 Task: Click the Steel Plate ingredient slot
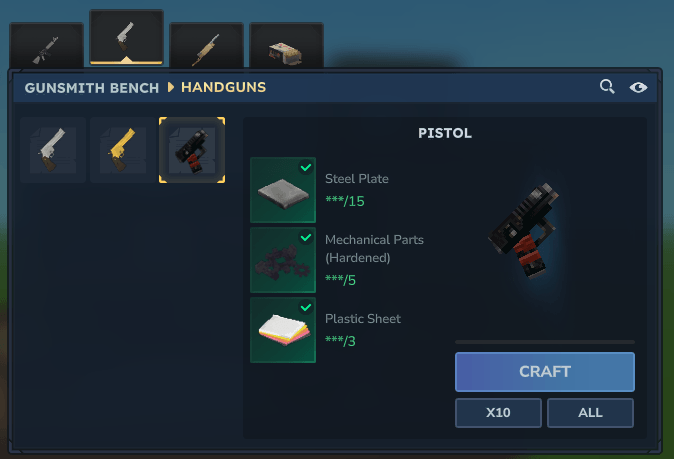(x=282, y=189)
